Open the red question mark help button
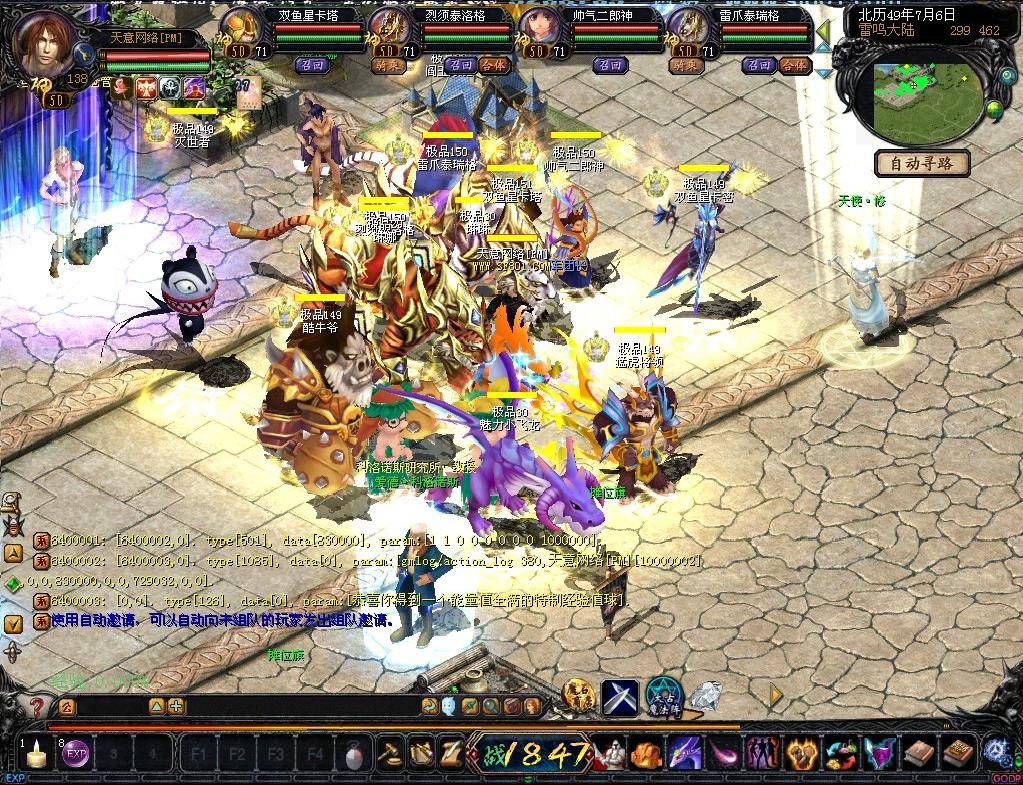The height and width of the screenshot is (785, 1023). coord(35,706)
